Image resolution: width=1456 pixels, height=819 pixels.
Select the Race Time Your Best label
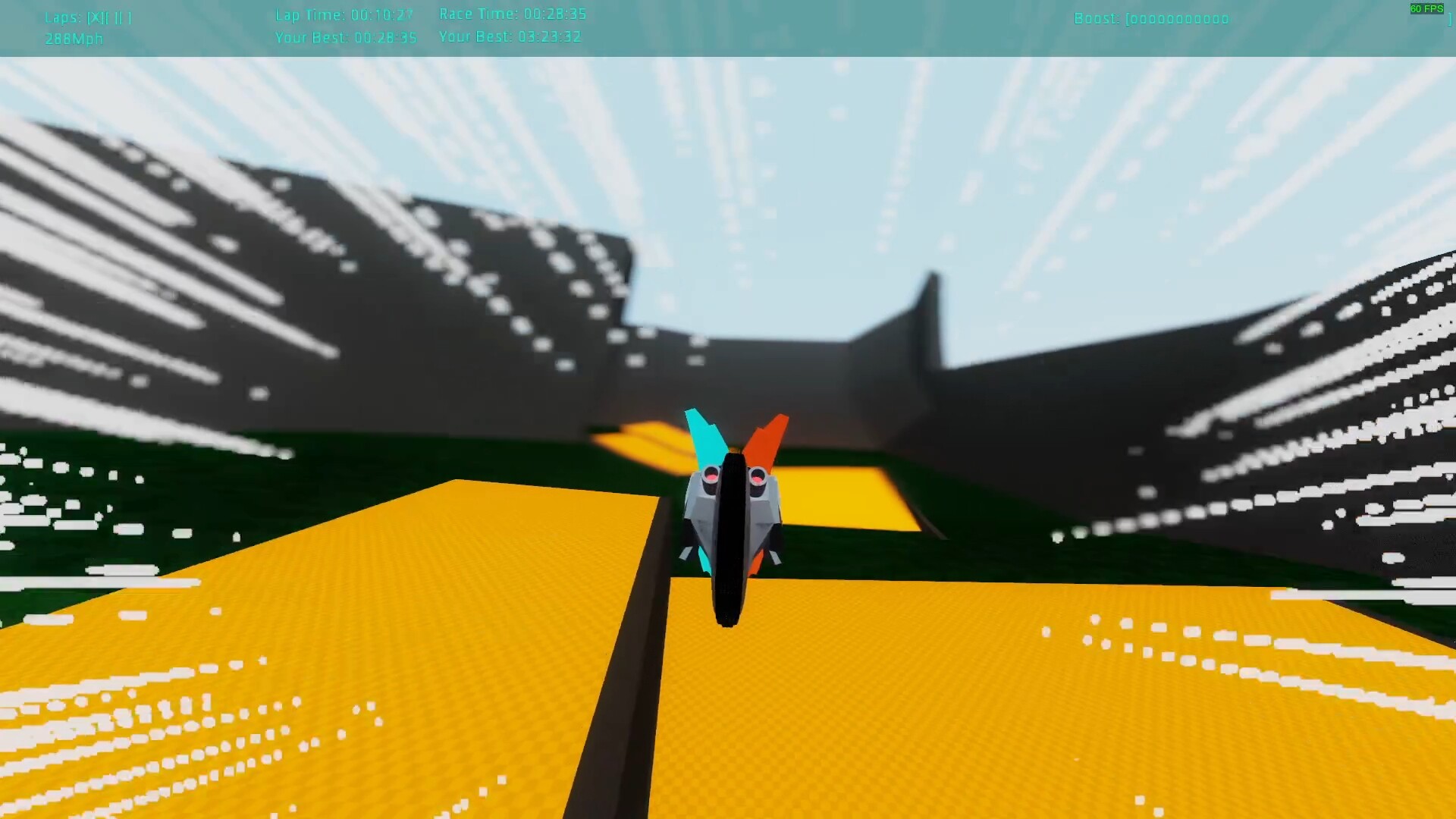(x=476, y=36)
